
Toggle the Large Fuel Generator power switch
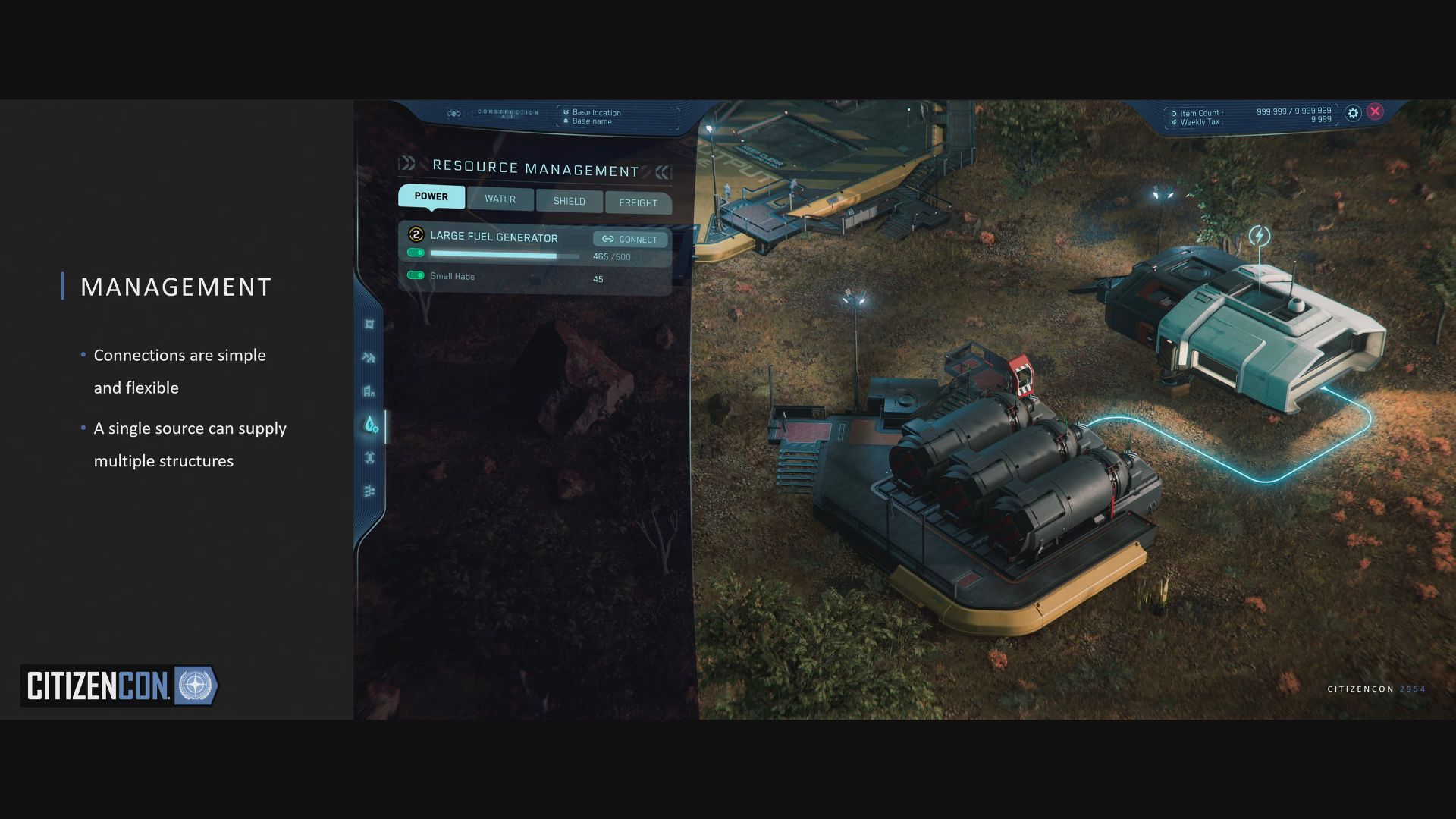[x=416, y=253]
